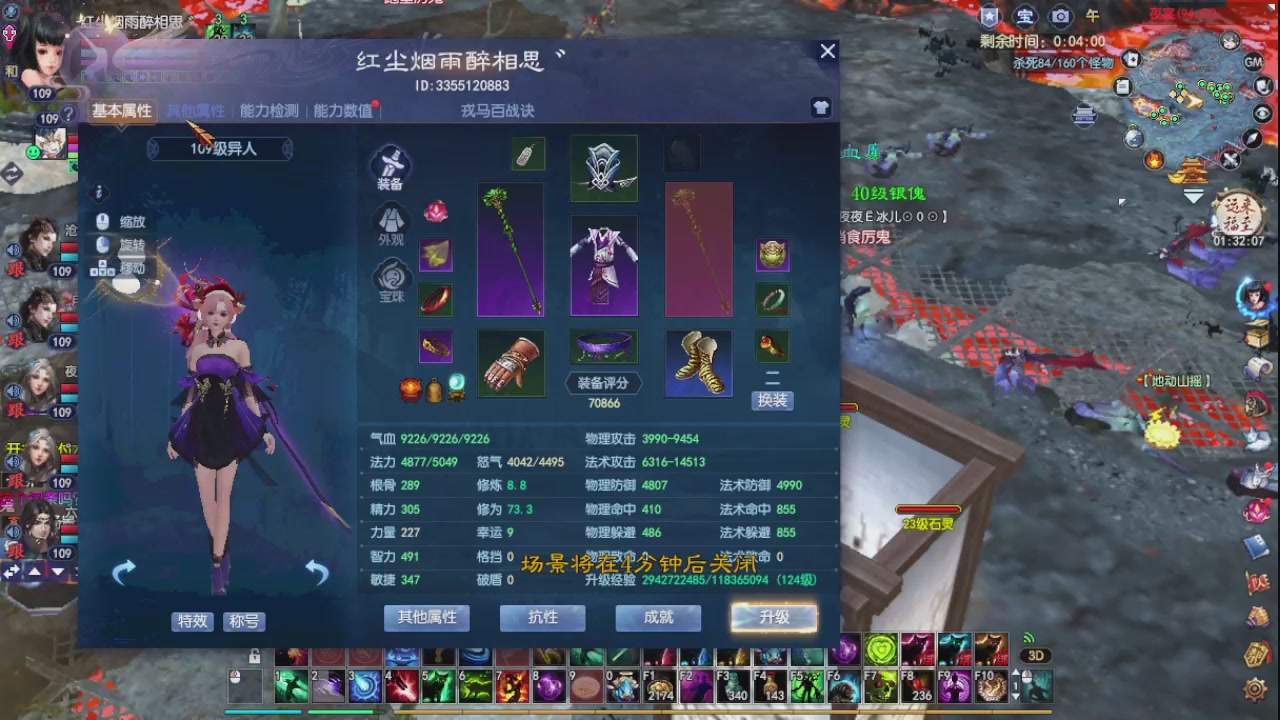Toggle the 3D button beside the skill bar
The width and height of the screenshot is (1280, 720).
1036,655
